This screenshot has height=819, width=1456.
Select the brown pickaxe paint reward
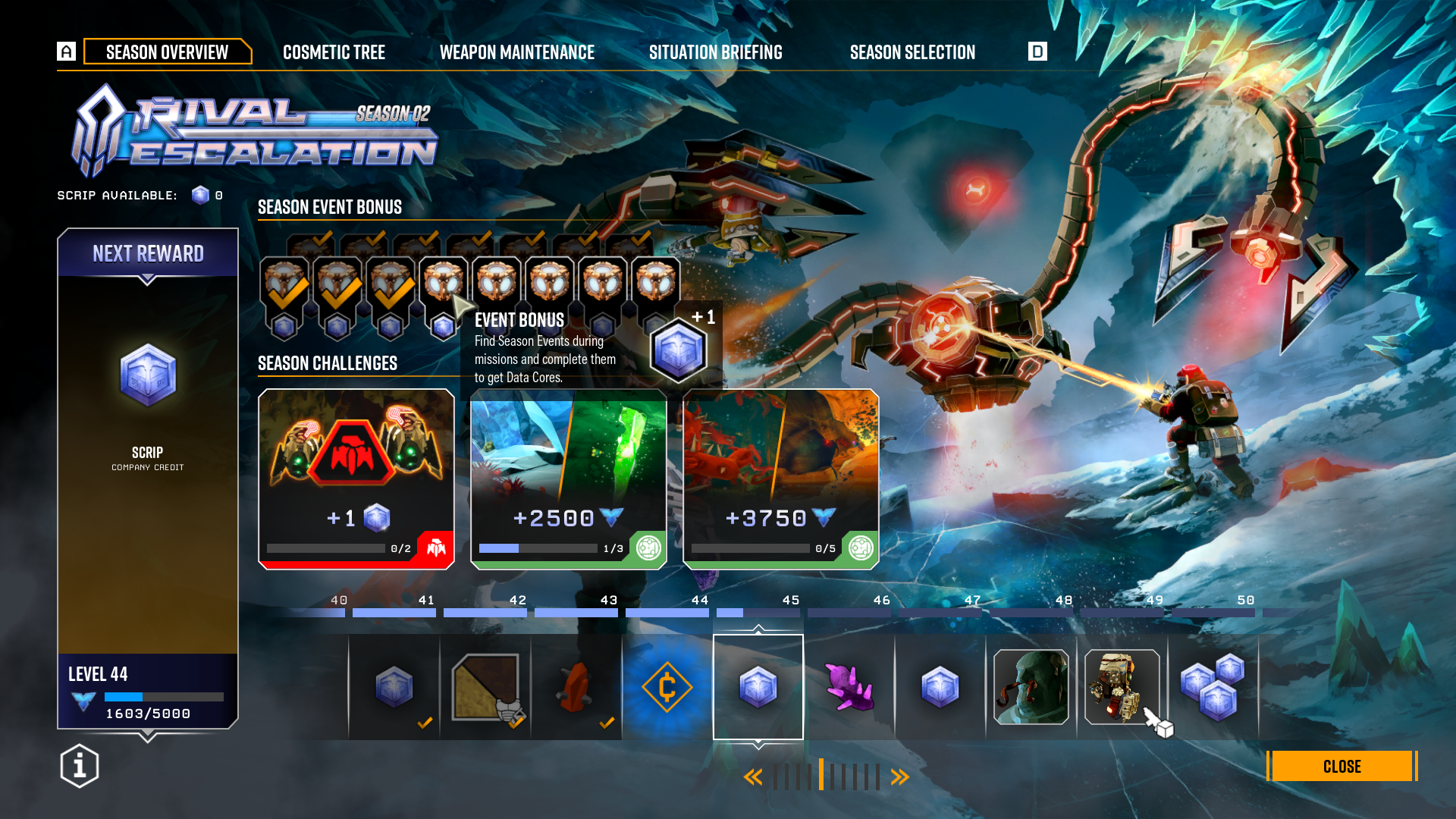[x=485, y=687]
